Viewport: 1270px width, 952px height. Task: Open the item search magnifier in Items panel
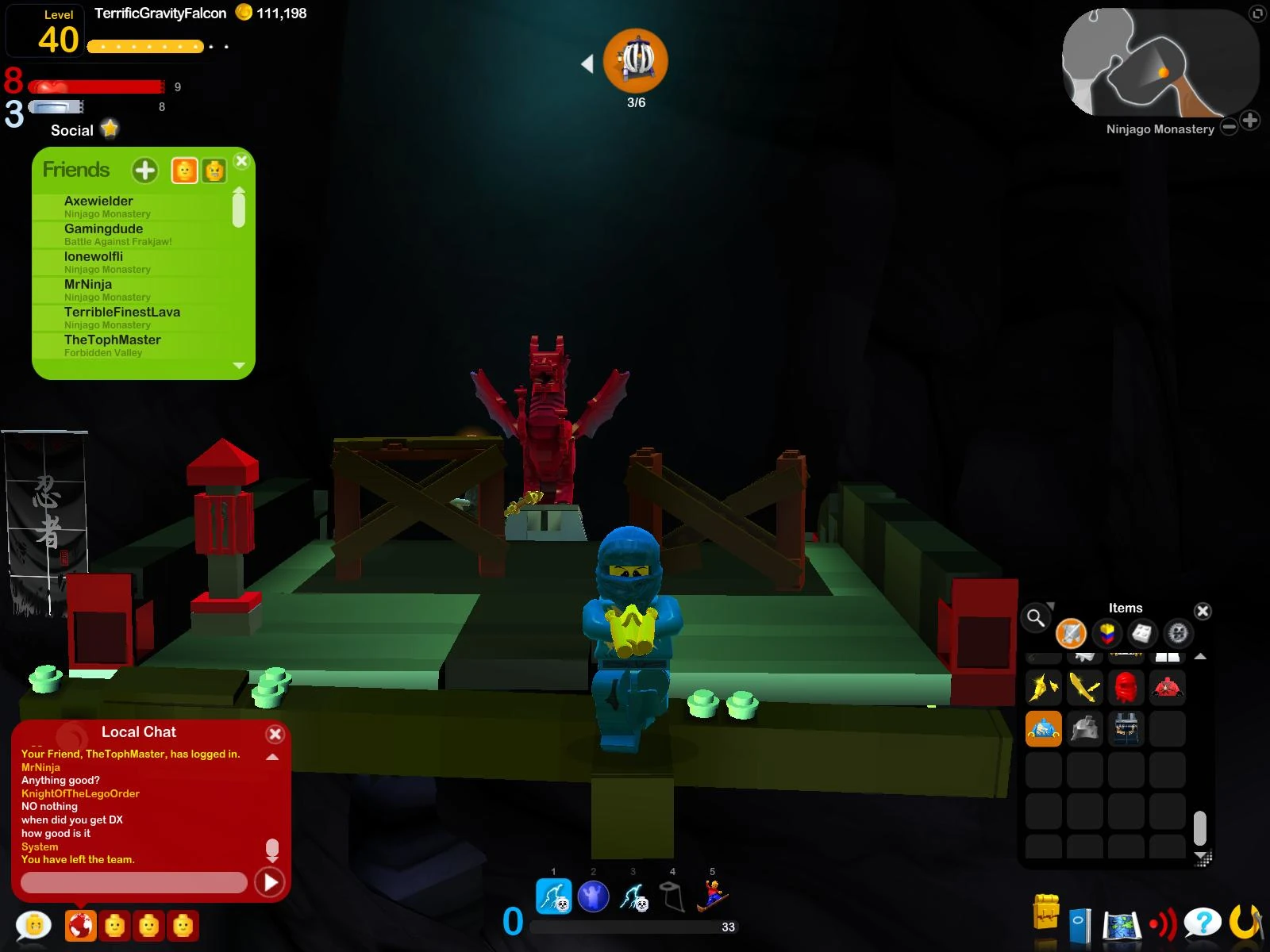[x=1036, y=617]
